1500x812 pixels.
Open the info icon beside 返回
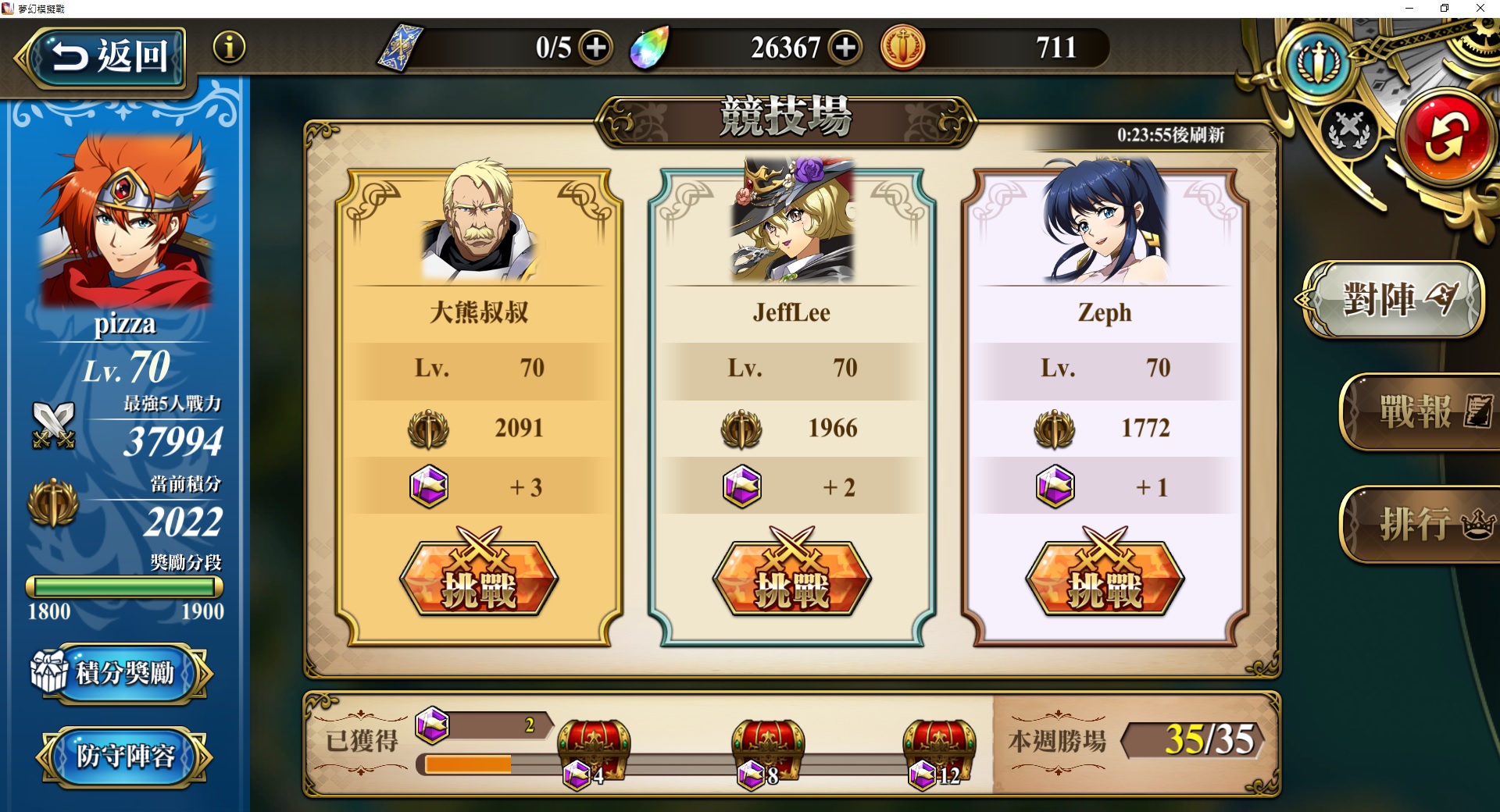click(x=229, y=48)
